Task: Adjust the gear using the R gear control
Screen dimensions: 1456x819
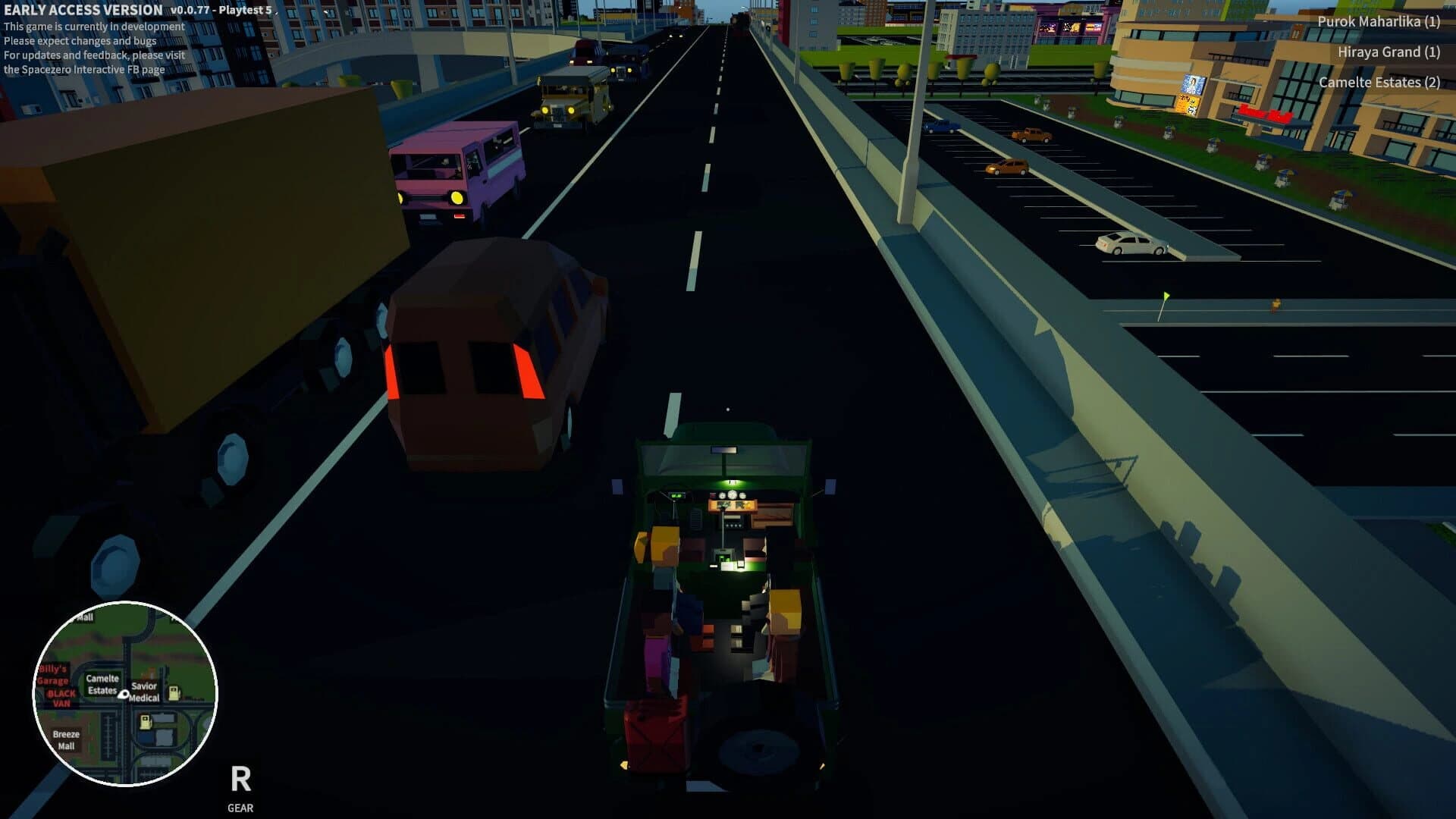Action: point(240,778)
